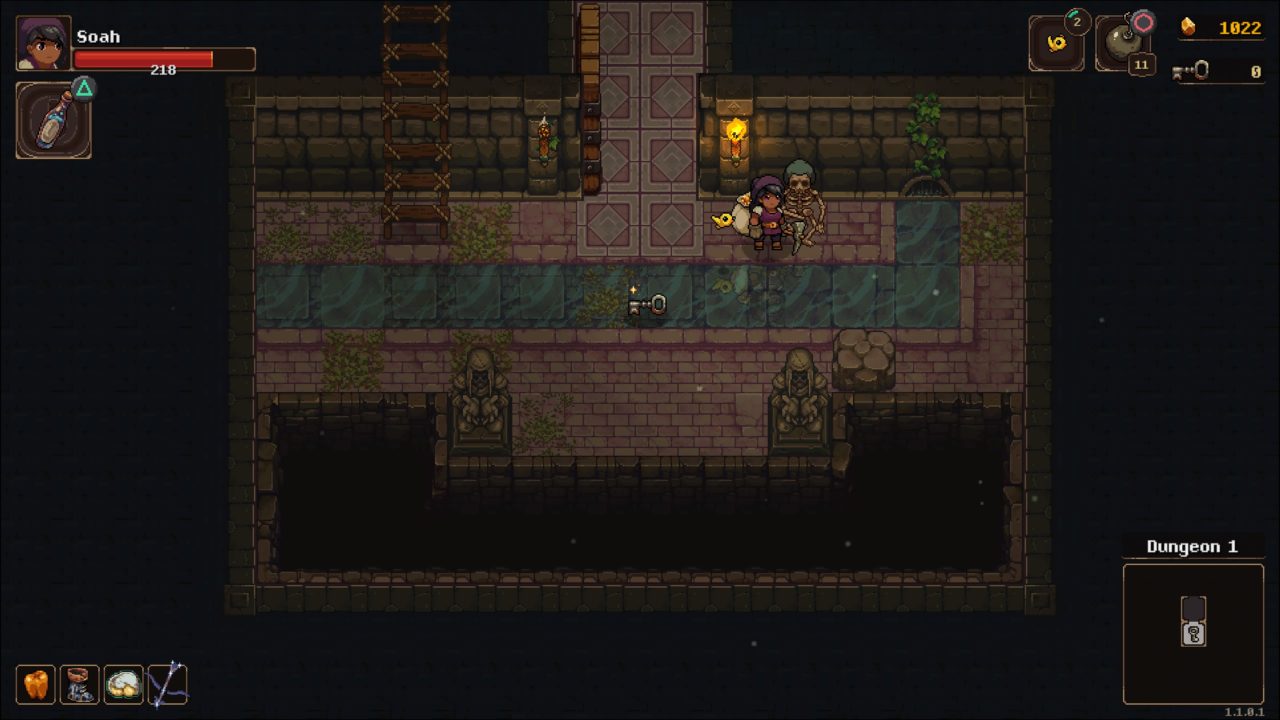This screenshot has height=720, width=1280.
Task: Open the Dungeon 1 minimap
Action: (1193, 633)
